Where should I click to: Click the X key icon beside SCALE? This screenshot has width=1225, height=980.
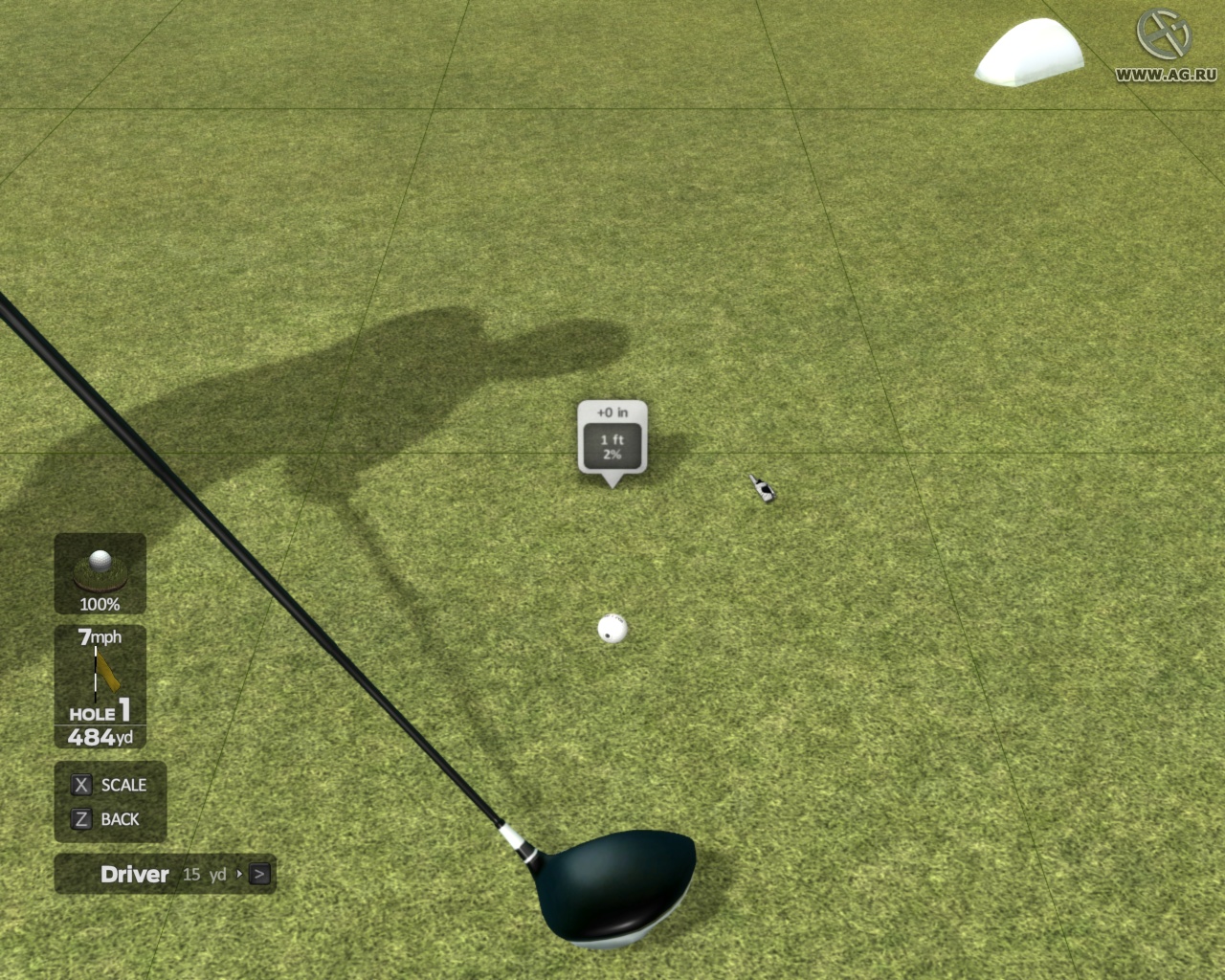(x=81, y=785)
